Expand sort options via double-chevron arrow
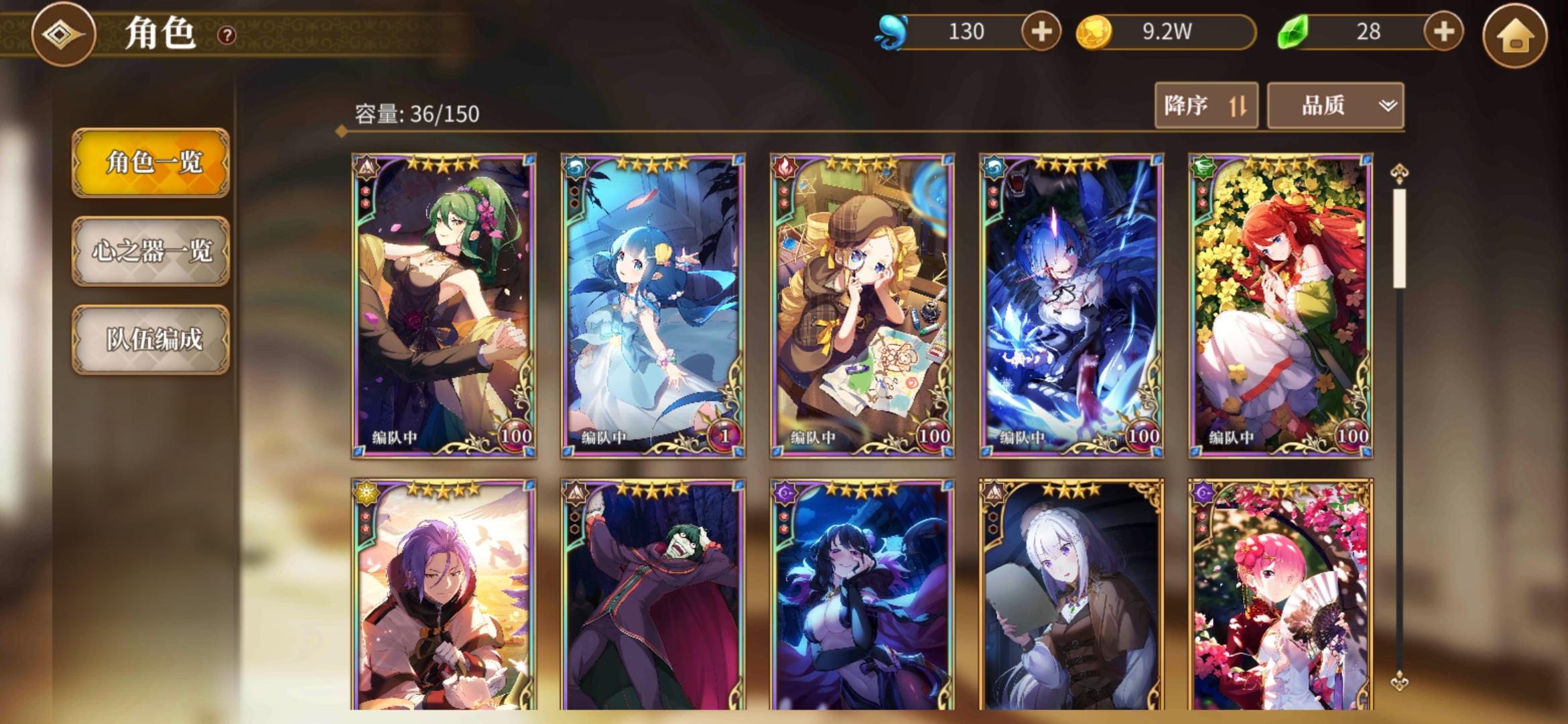The width and height of the screenshot is (1568, 724). pyautogui.click(x=1385, y=106)
